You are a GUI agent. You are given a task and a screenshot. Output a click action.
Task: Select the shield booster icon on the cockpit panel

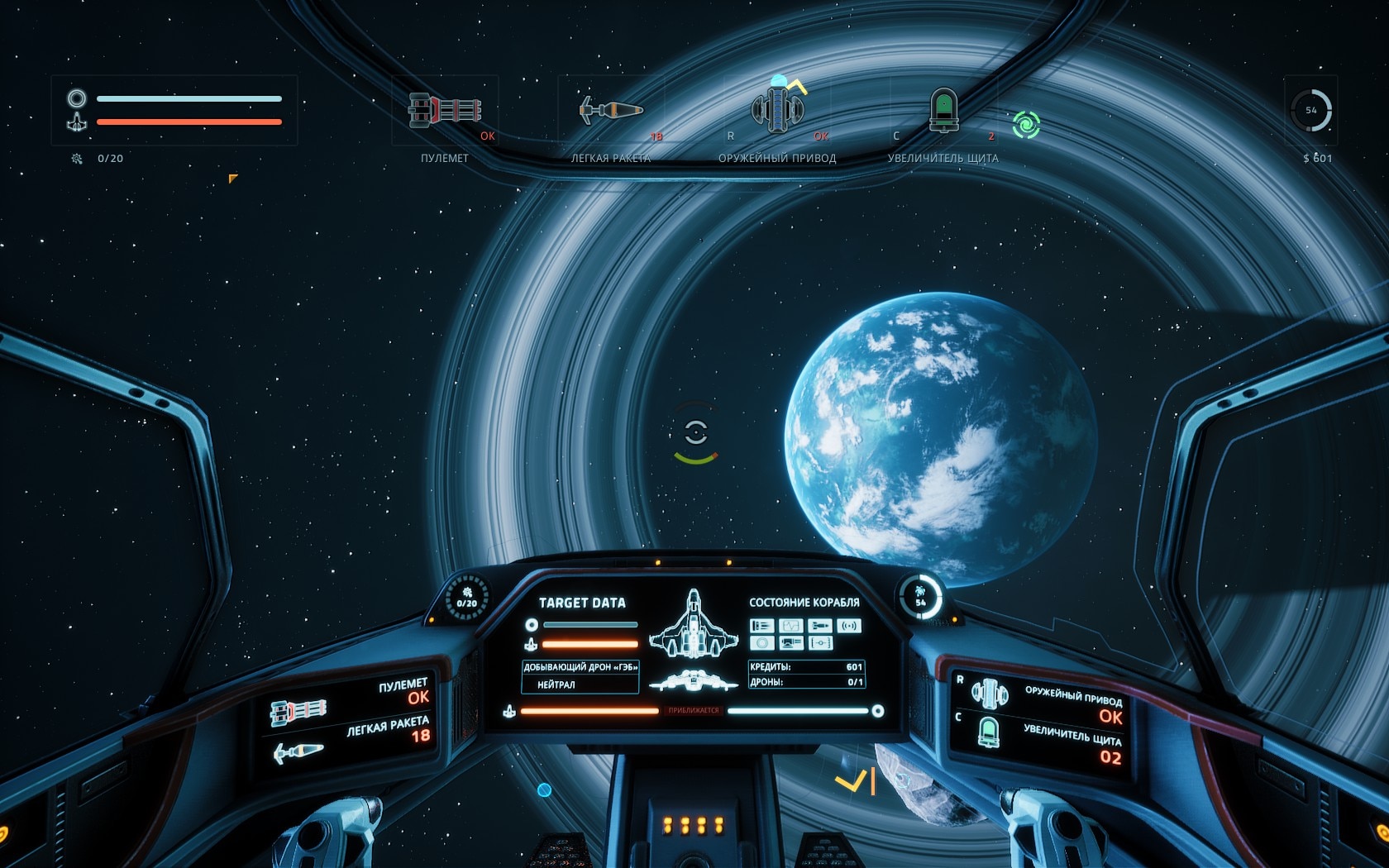[x=989, y=732]
